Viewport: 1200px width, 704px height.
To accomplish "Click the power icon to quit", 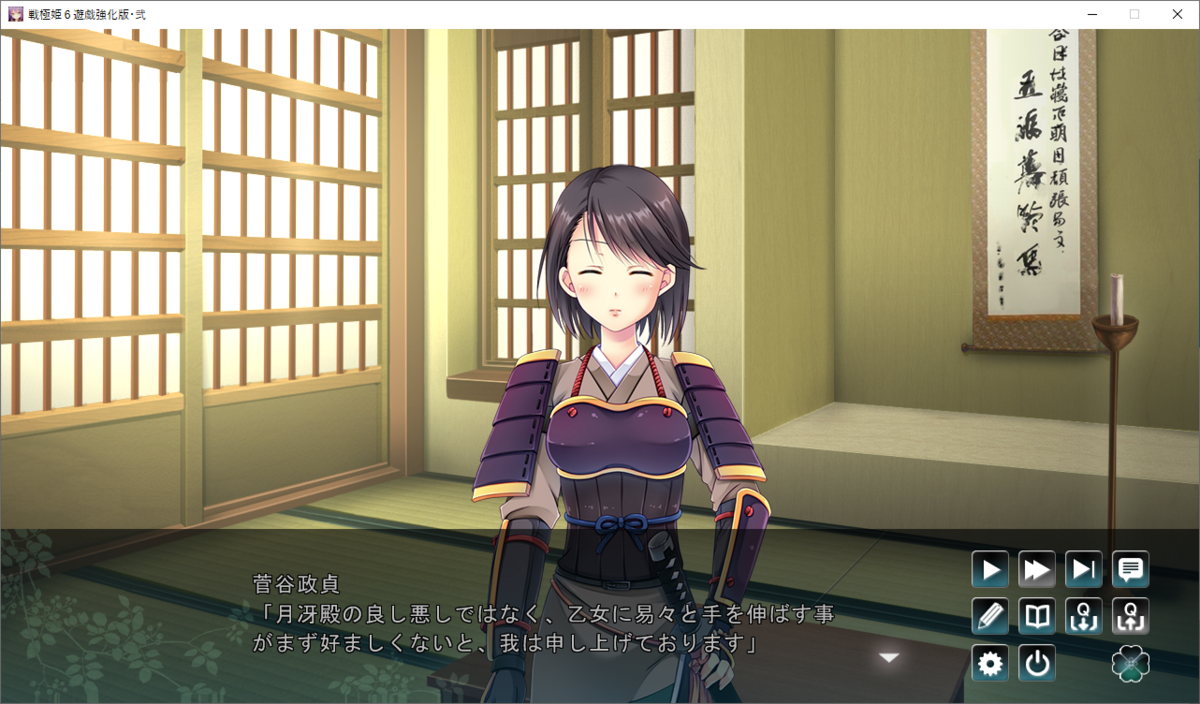I will point(1037,663).
